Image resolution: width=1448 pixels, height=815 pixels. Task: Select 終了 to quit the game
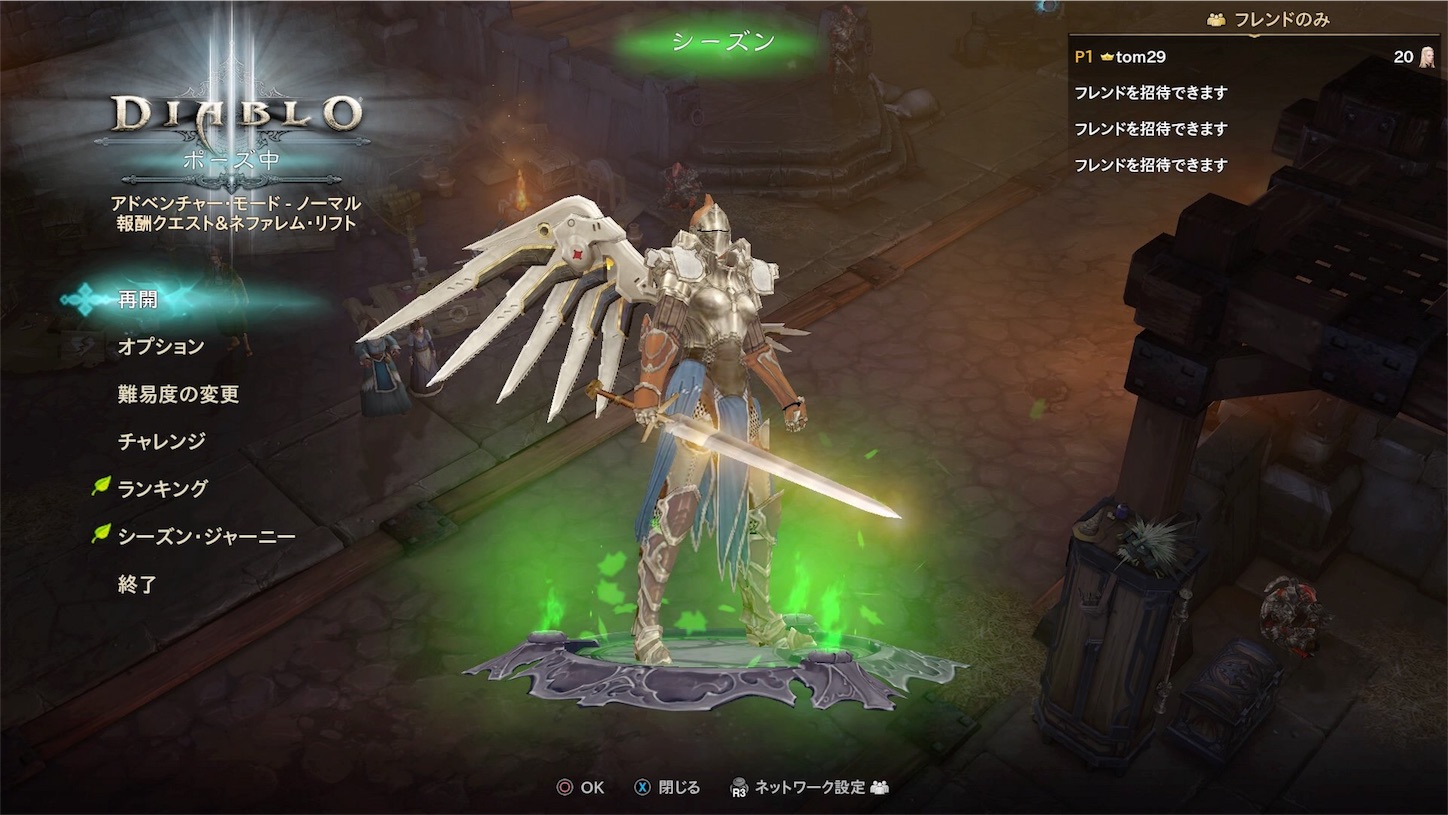tap(137, 585)
